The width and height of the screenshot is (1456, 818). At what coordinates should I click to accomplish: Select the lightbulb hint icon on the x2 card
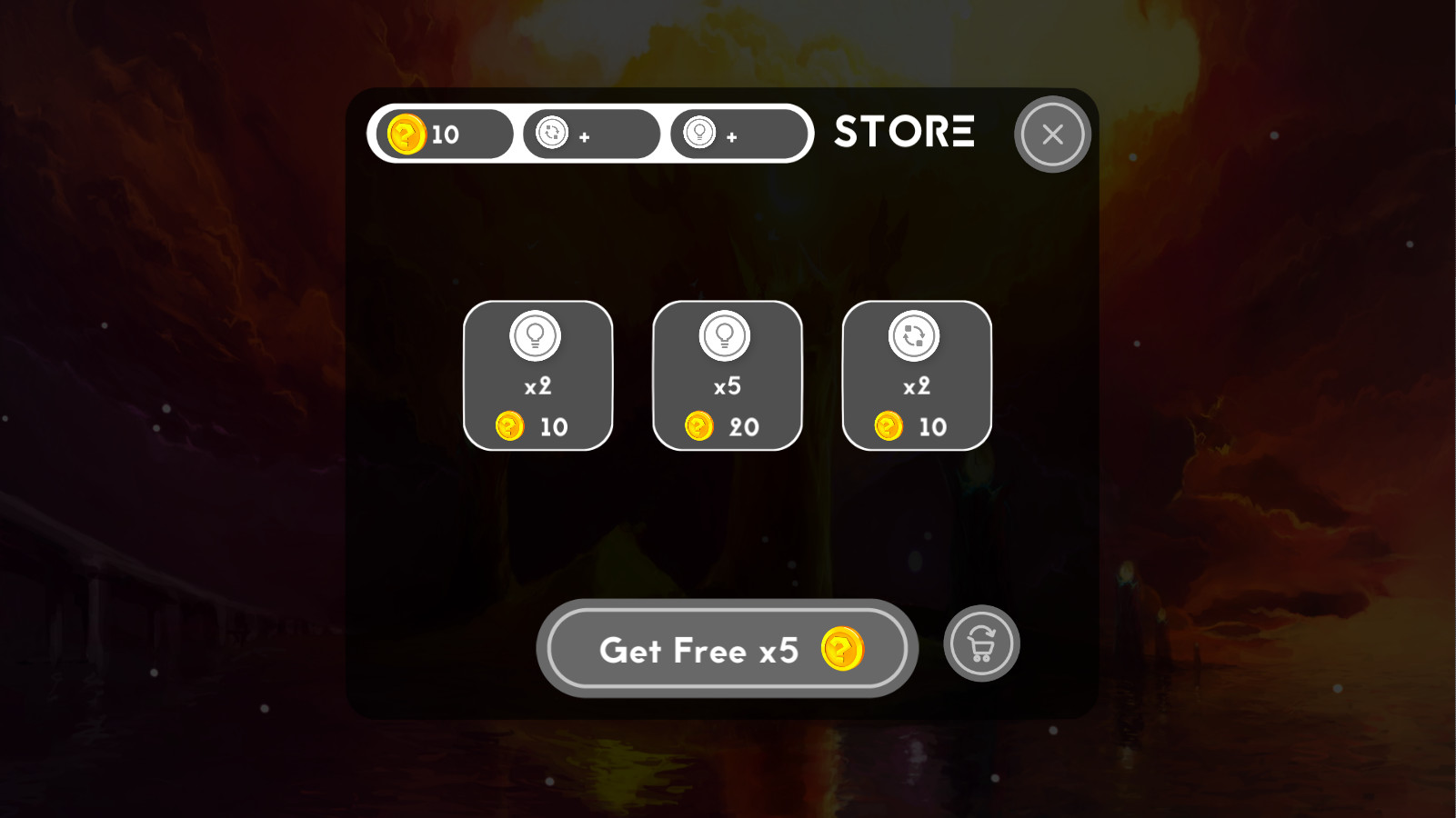point(537,334)
